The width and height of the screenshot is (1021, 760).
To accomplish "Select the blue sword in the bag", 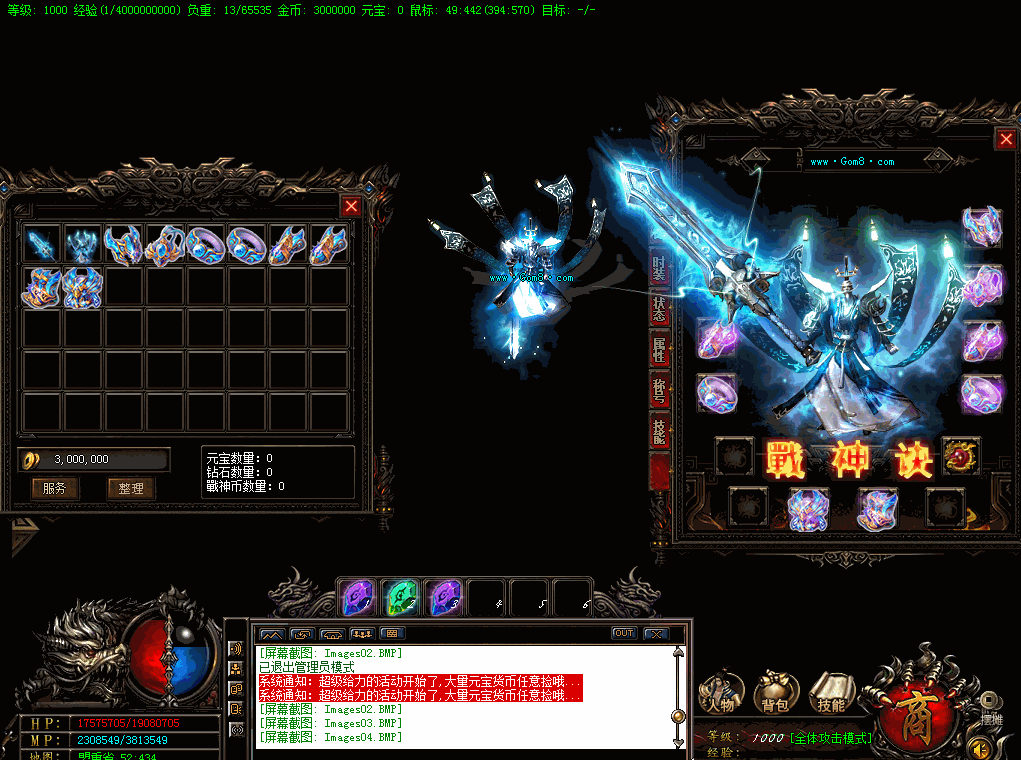I will click(42, 245).
